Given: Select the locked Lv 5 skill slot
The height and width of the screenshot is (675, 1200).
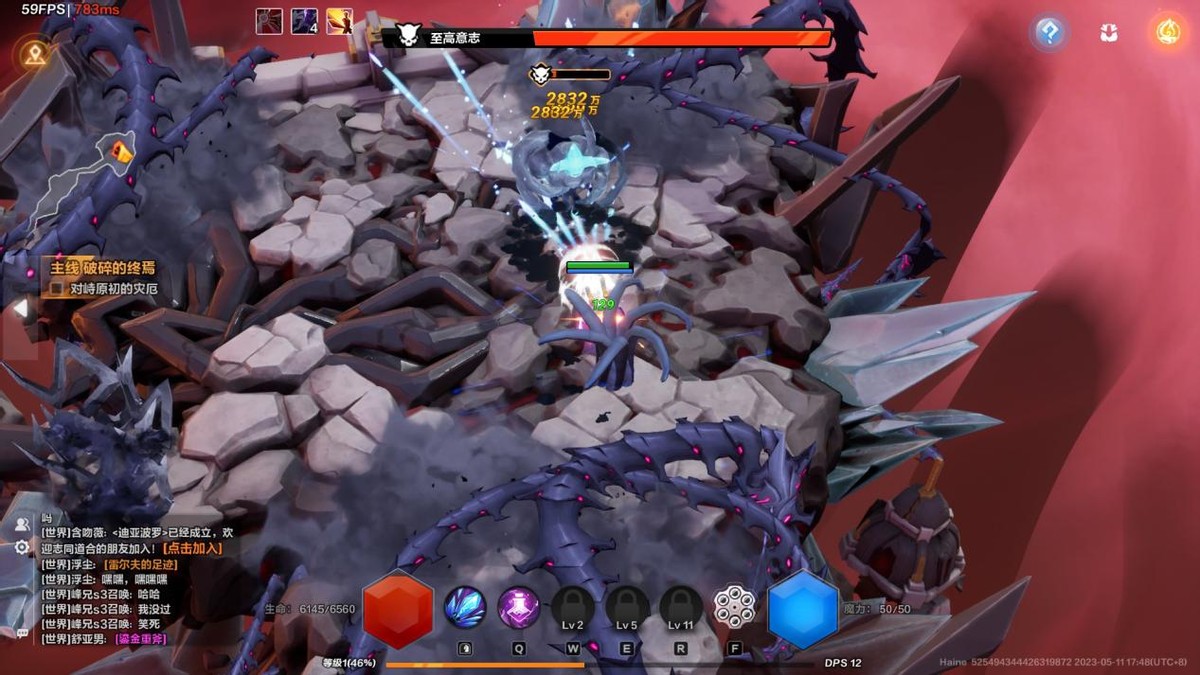Looking at the screenshot, I should pos(627,608).
